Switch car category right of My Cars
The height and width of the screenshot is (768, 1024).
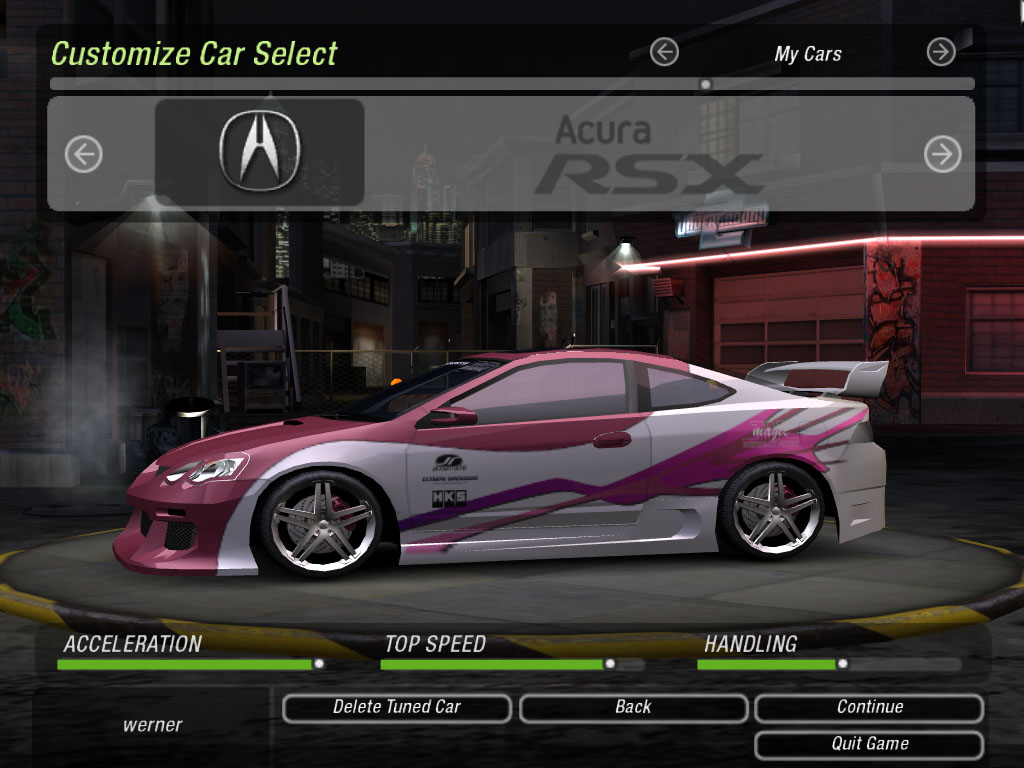click(941, 52)
